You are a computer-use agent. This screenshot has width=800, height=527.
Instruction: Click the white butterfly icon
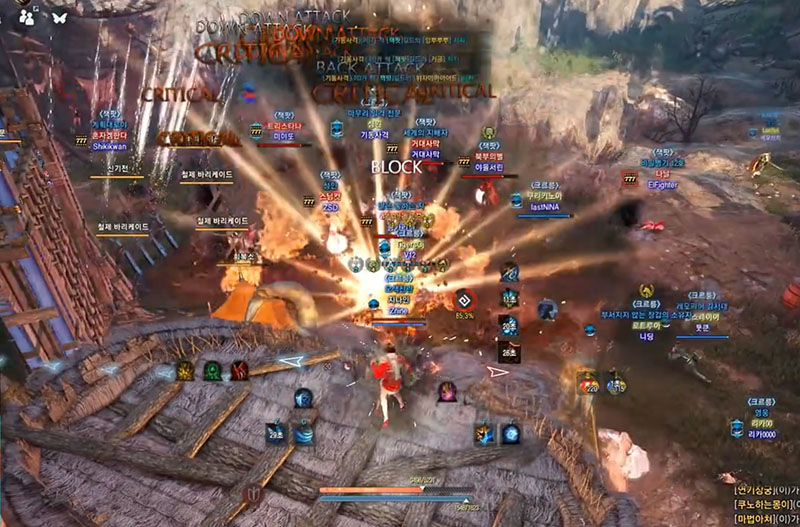click(60, 17)
